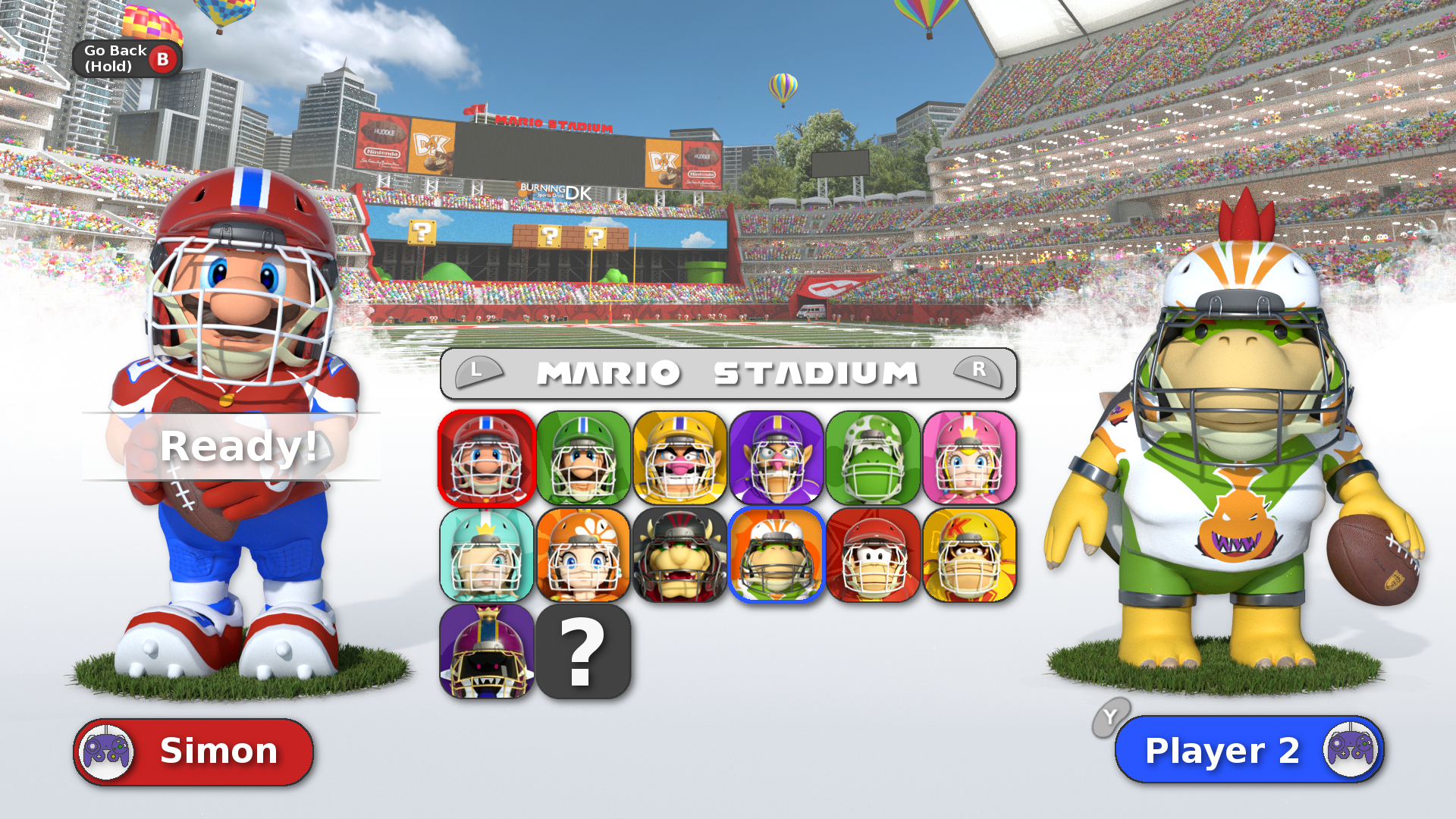
Task: Choose Luigi's green helmet portrait
Action: point(583,459)
